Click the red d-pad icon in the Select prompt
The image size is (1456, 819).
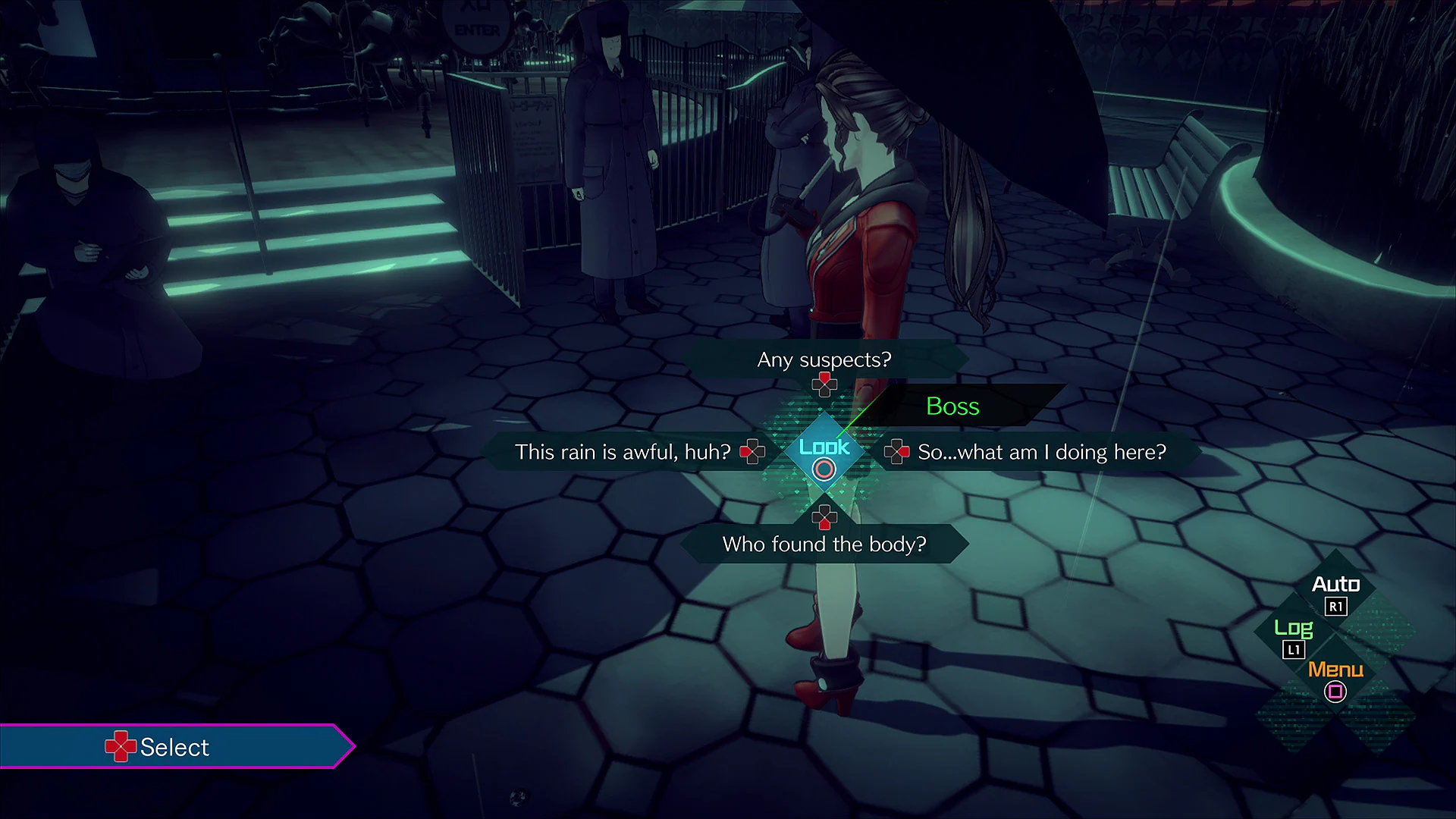pyautogui.click(x=121, y=746)
